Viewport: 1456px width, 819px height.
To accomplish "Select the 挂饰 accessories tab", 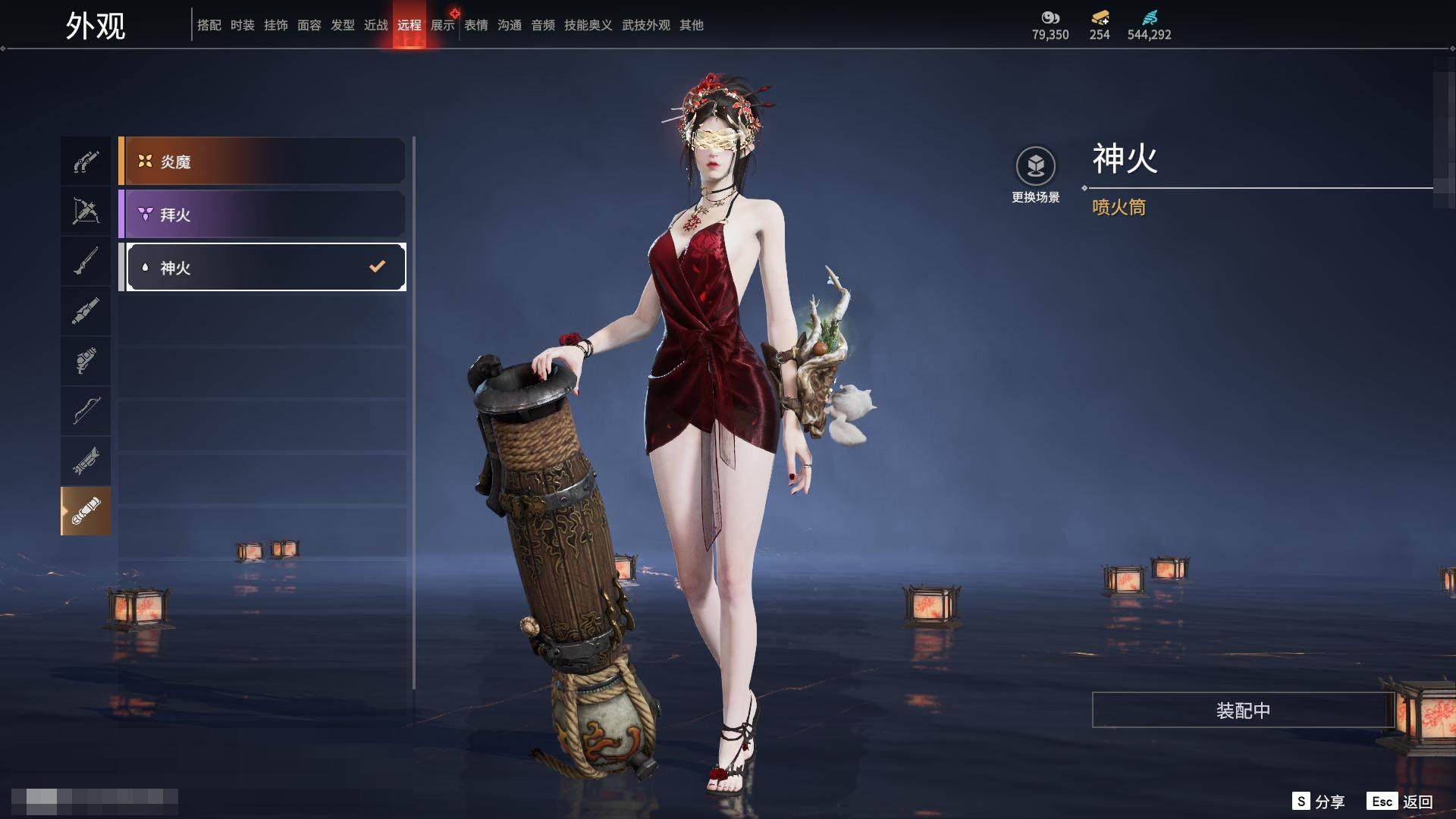I will [x=276, y=26].
